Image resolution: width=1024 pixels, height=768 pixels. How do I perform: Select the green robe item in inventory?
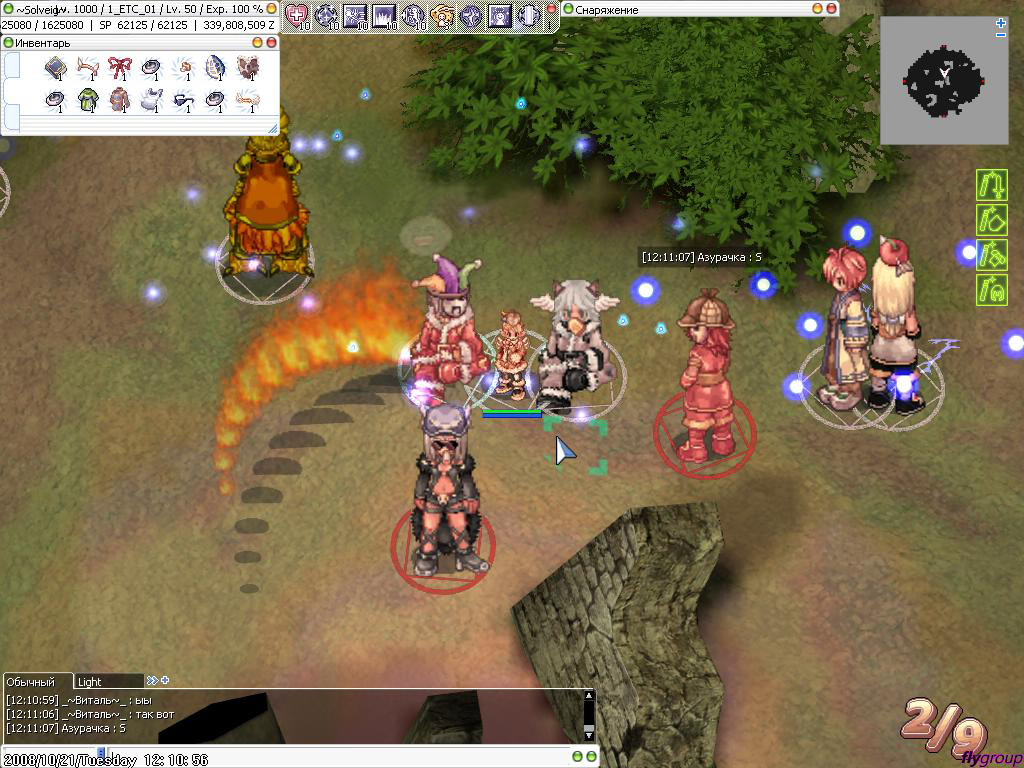point(88,100)
